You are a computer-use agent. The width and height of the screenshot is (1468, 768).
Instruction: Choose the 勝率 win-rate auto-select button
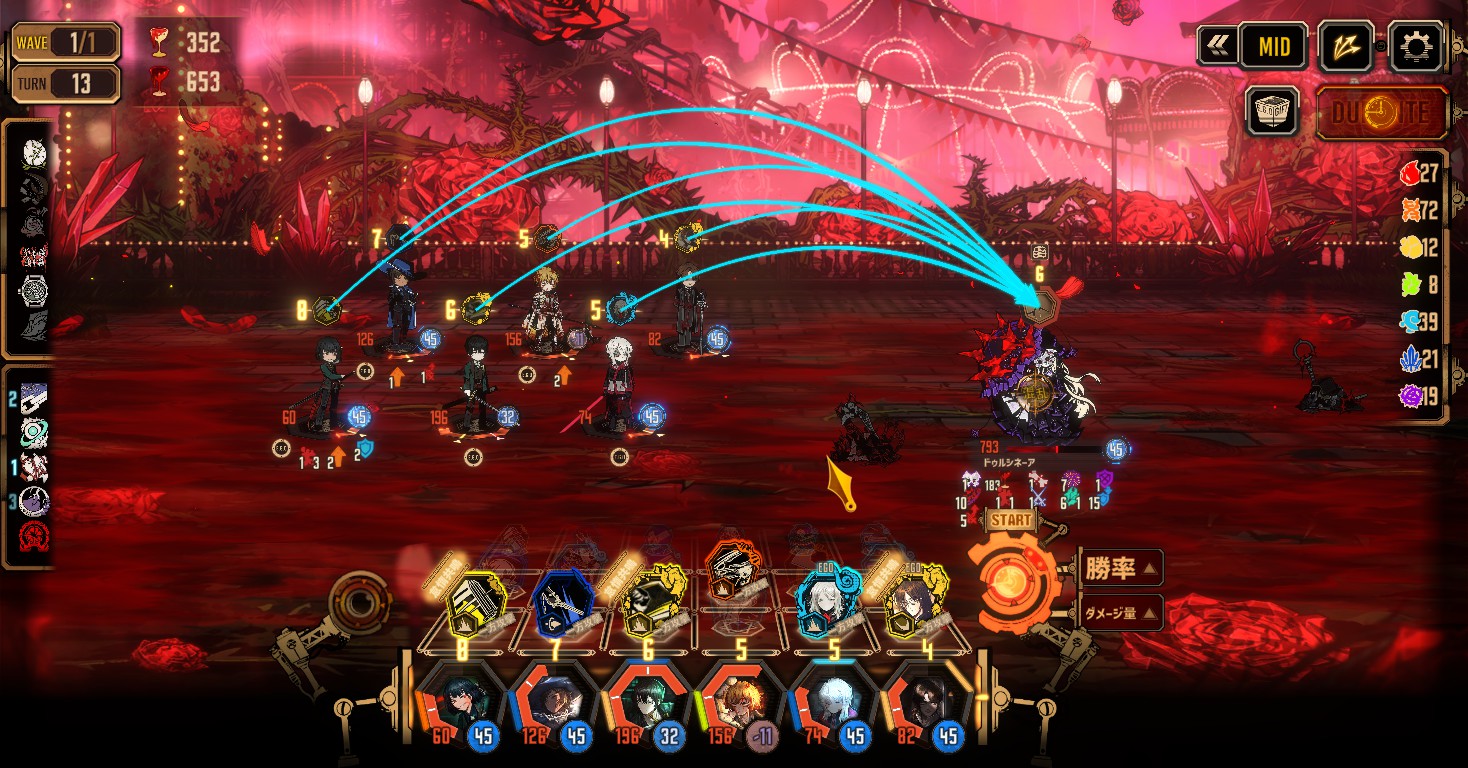(1118, 569)
